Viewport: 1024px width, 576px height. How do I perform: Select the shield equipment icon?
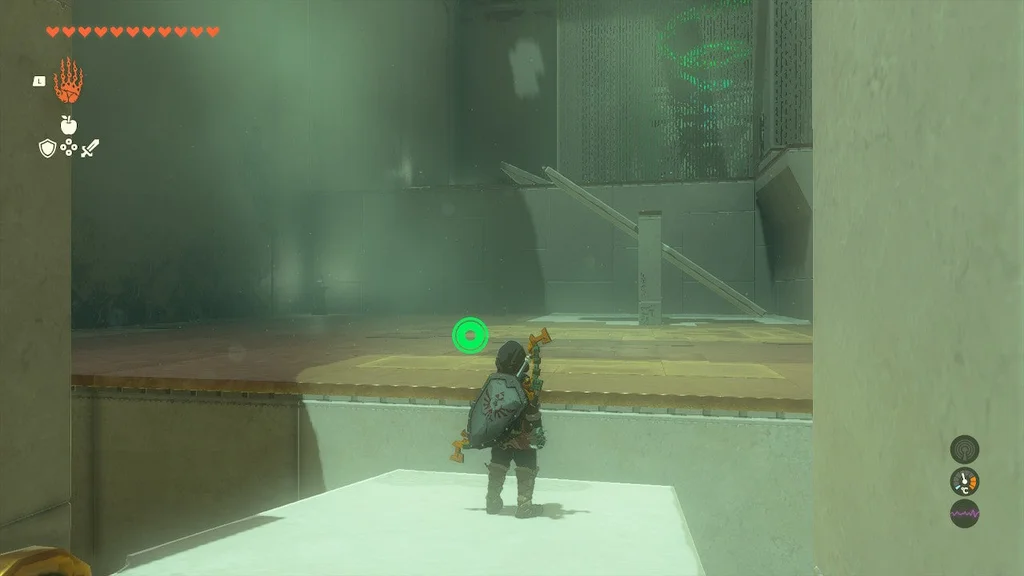(x=46, y=148)
